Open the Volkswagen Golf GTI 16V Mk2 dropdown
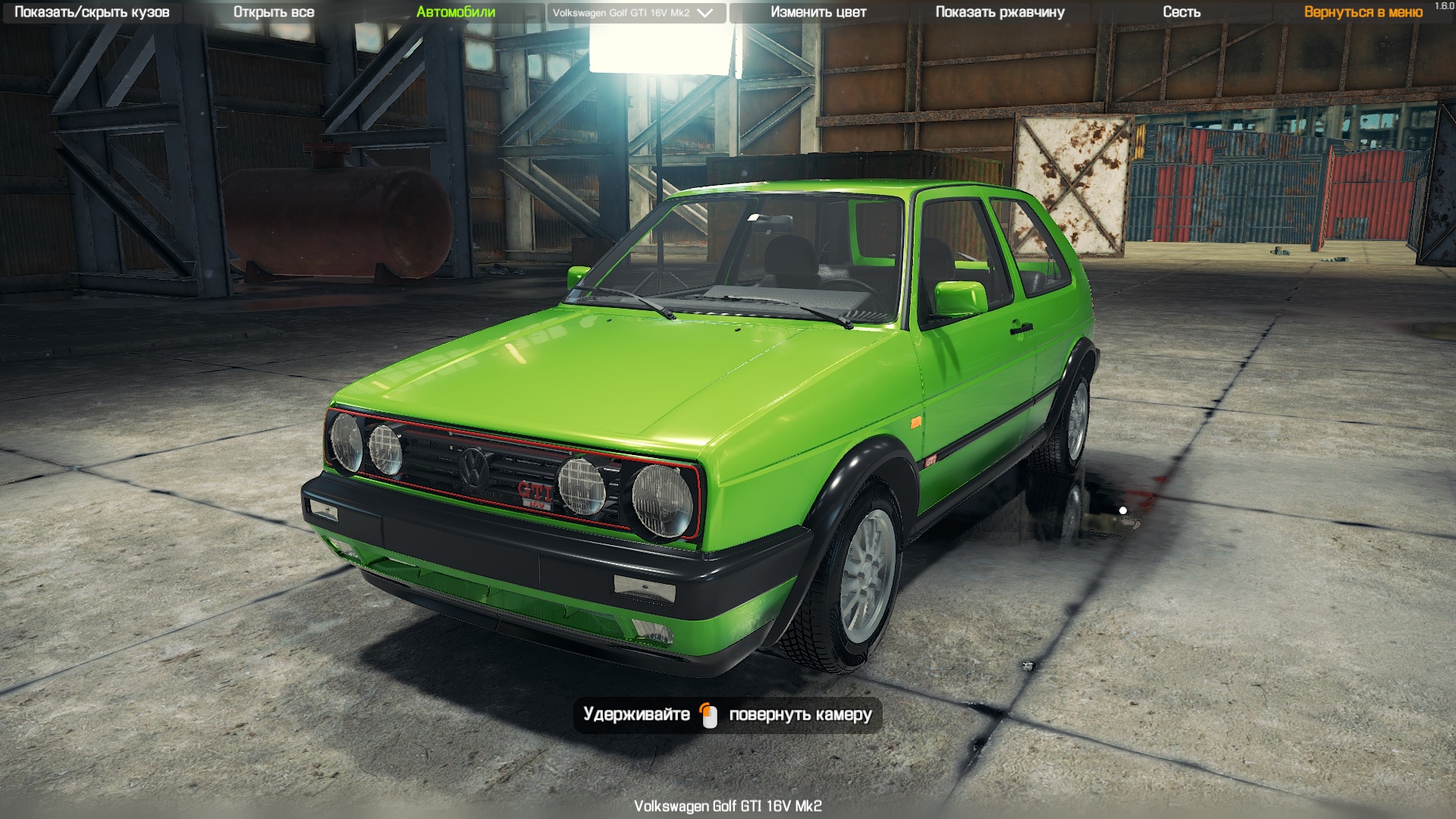The height and width of the screenshot is (819, 1456). coord(622,12)
